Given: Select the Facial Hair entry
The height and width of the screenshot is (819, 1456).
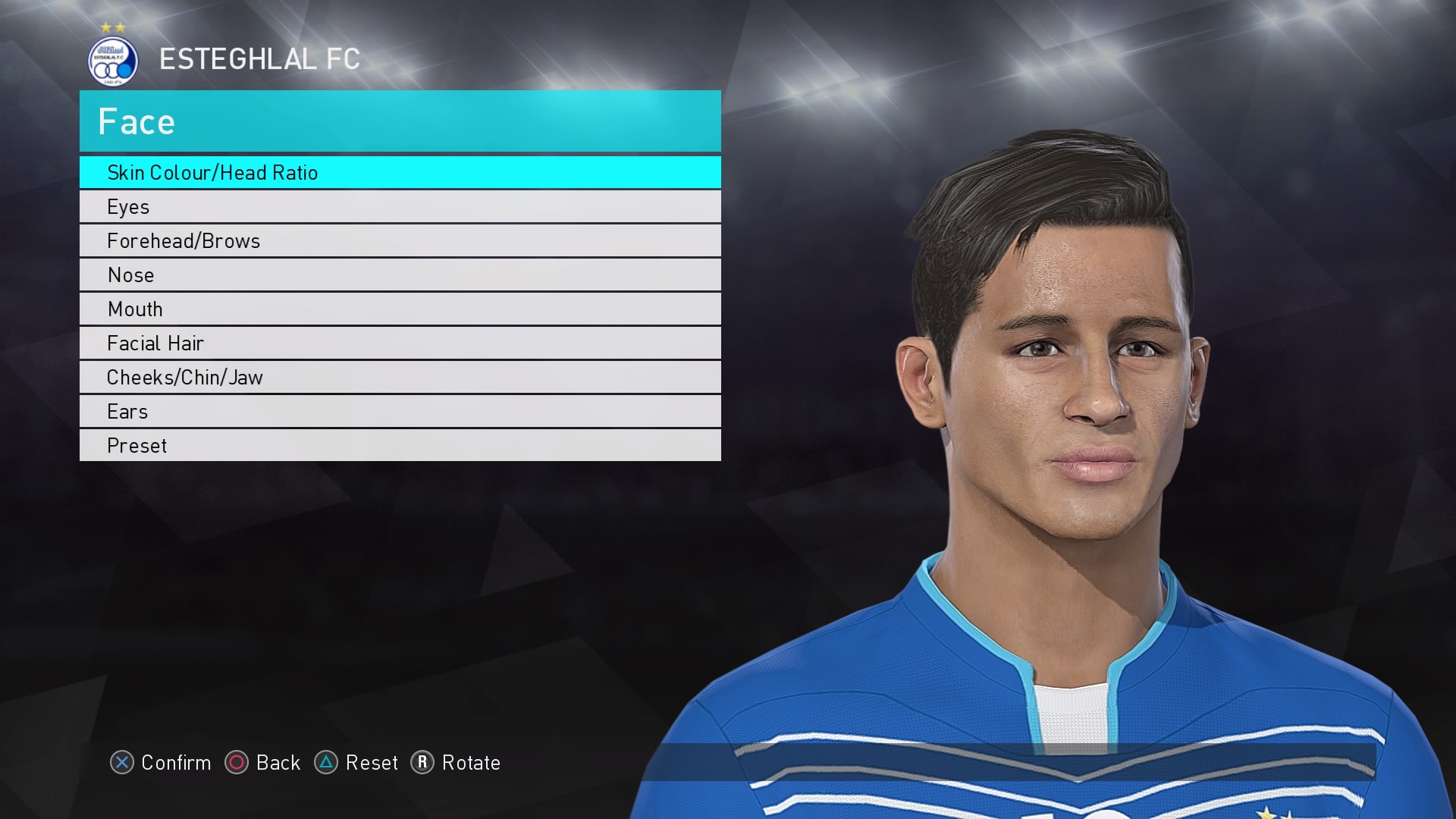Looking at the screenshot, I should [x=400, y=343].
